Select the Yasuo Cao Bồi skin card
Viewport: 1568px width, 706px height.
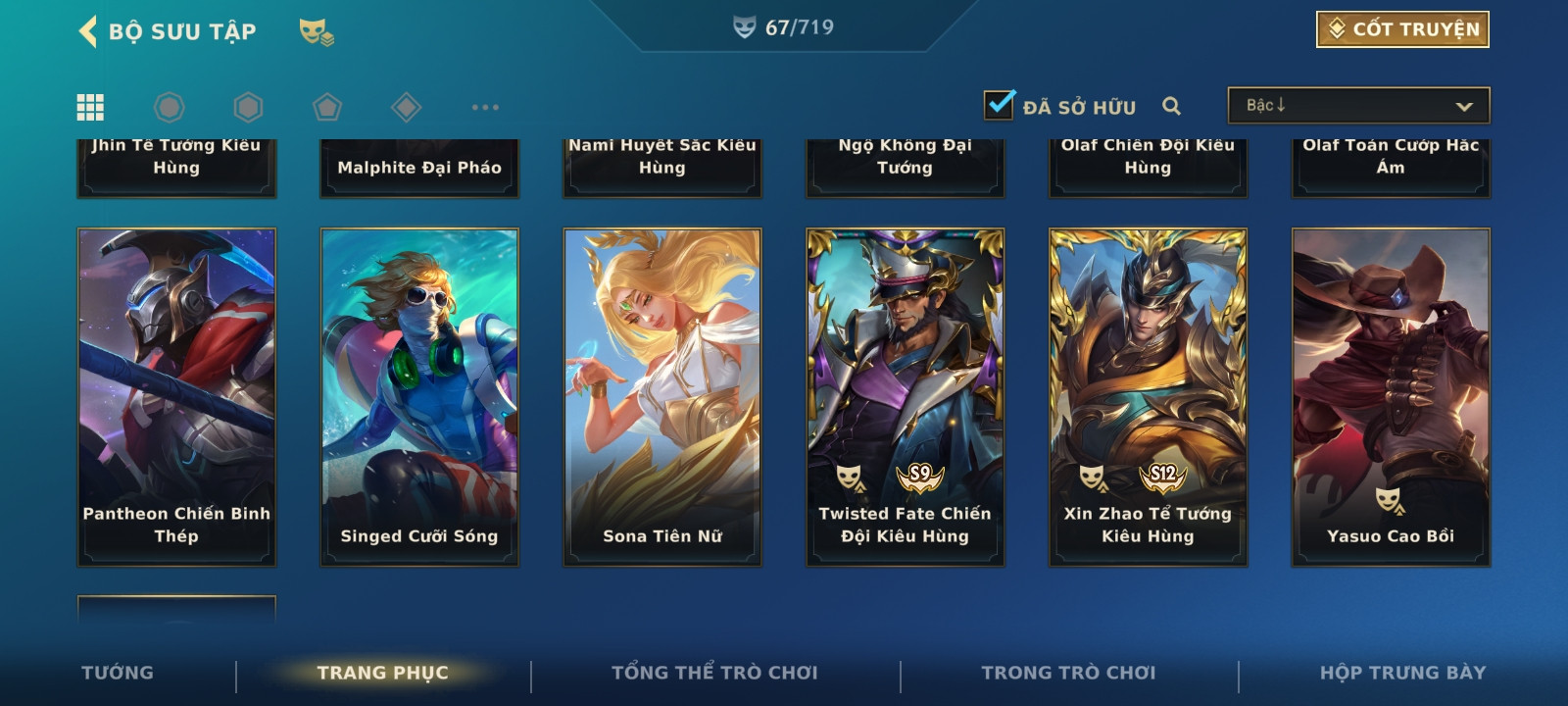[x=1391, y=397]
